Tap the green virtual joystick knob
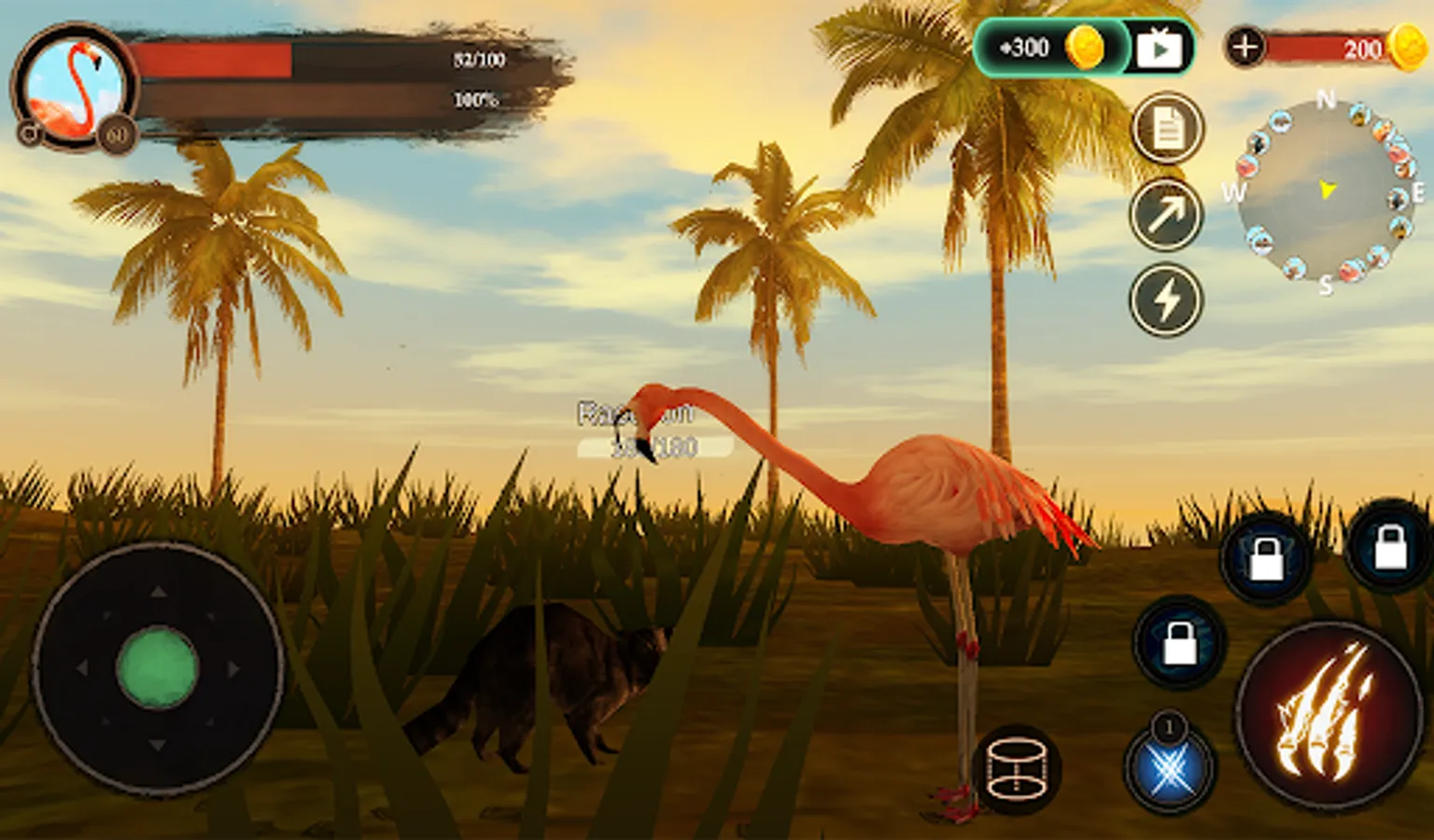This screenshot has height=840, width=1434. coord(157,667)
